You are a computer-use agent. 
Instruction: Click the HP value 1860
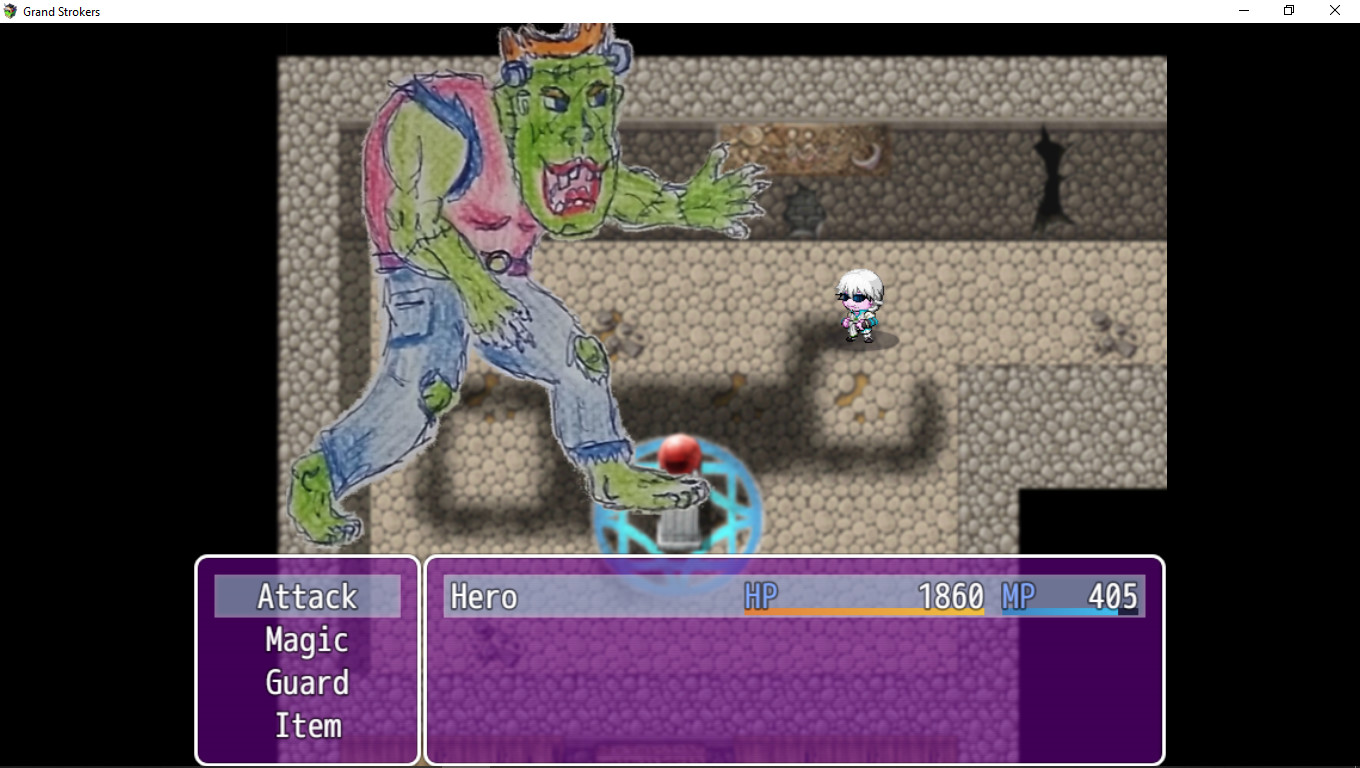click(950, 596)
